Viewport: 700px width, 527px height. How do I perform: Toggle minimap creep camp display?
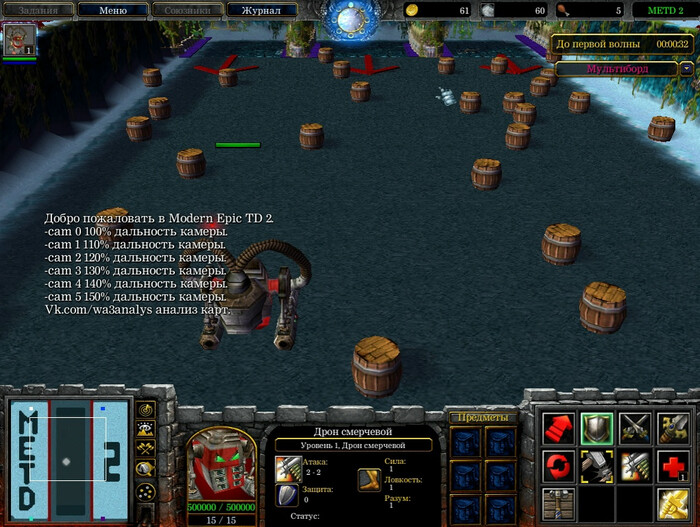tap(146, 469)
